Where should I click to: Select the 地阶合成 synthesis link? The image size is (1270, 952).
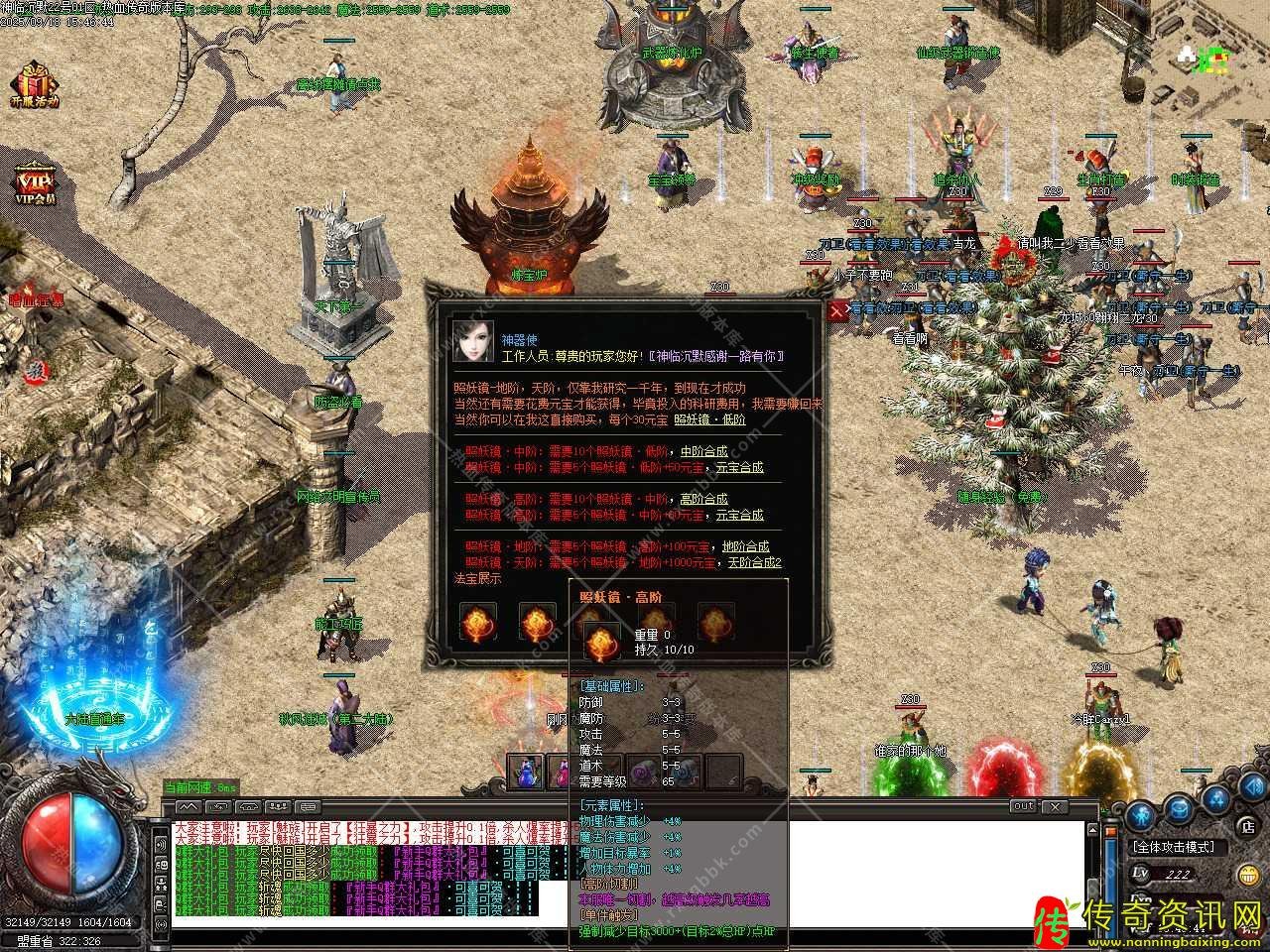[746, 546]
